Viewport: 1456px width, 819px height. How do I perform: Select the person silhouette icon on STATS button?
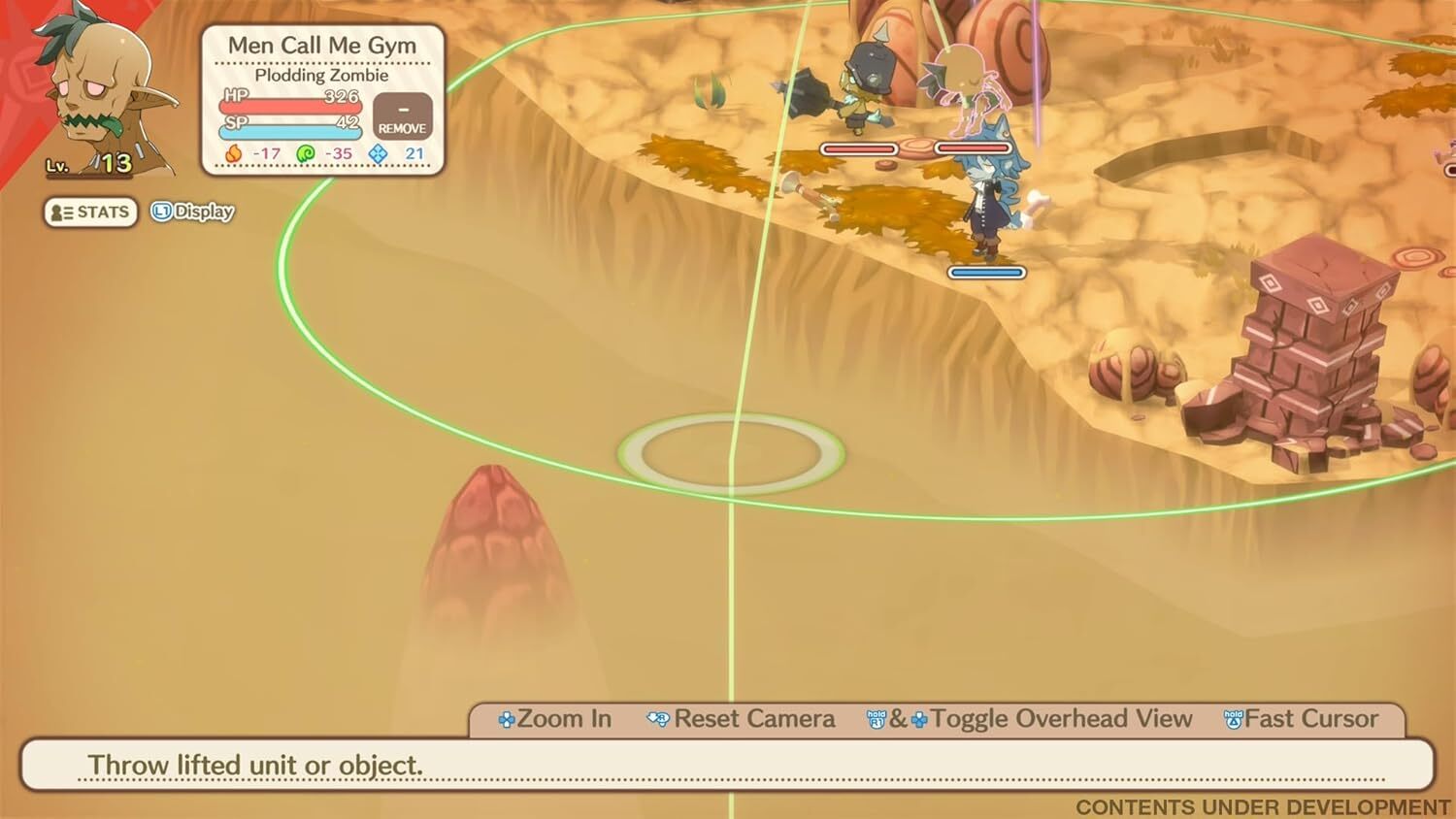tap(56, 213)
